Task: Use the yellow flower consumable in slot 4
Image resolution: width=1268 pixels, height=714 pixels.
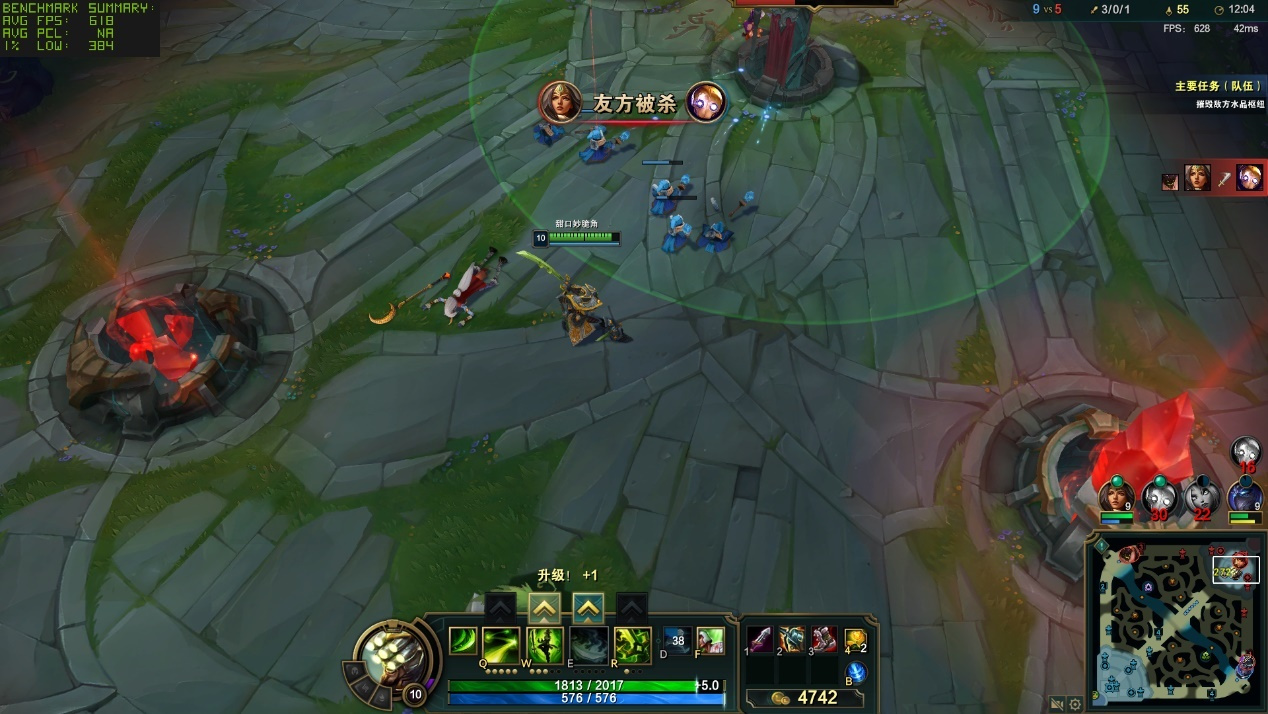Action: pyautogui.click(x=855, y=639)
